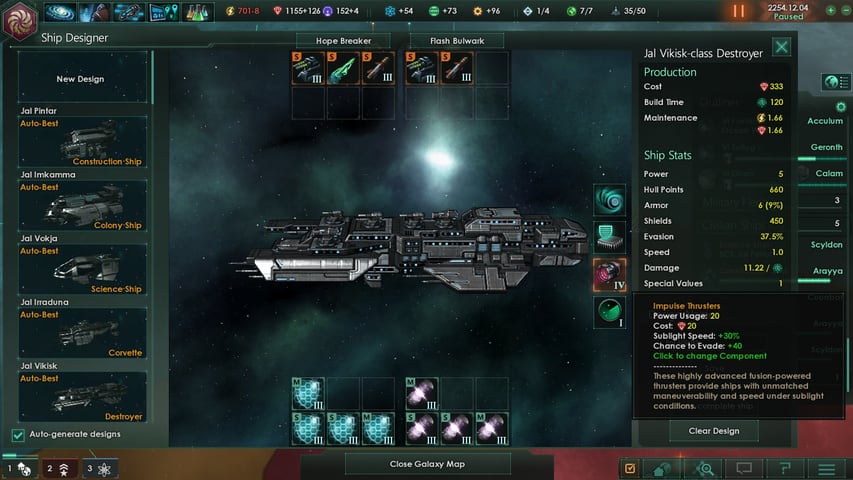The image size is (853, 480).
Task: Close the Galaxy Map
Action: point(427,464)
